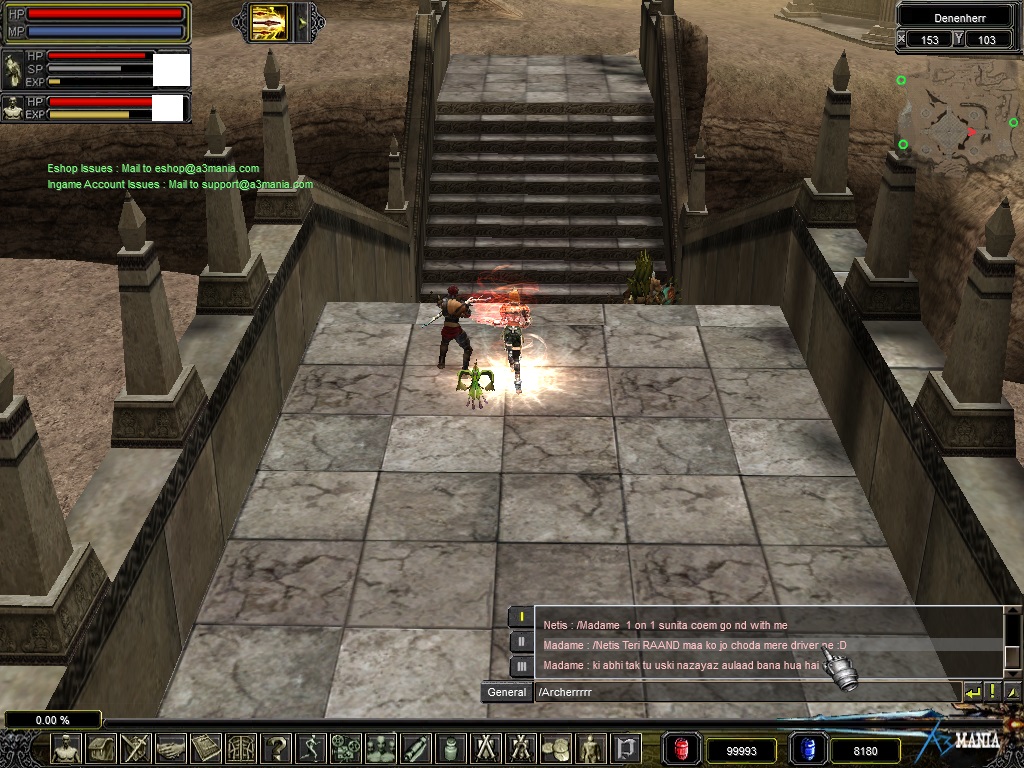Switch to chat tab III
Viewport: 1024px width, 768px height.
click(521, 666)
